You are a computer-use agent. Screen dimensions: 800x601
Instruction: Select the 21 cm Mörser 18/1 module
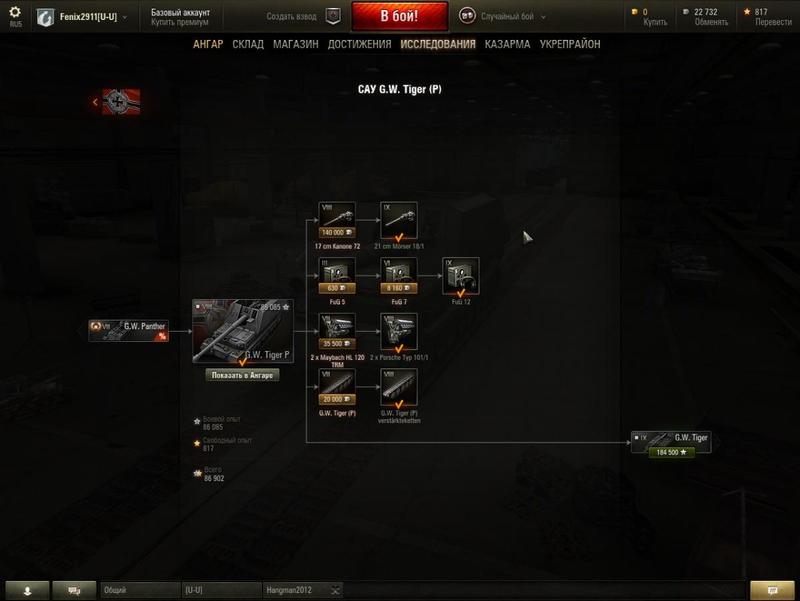tap(399, 220)
